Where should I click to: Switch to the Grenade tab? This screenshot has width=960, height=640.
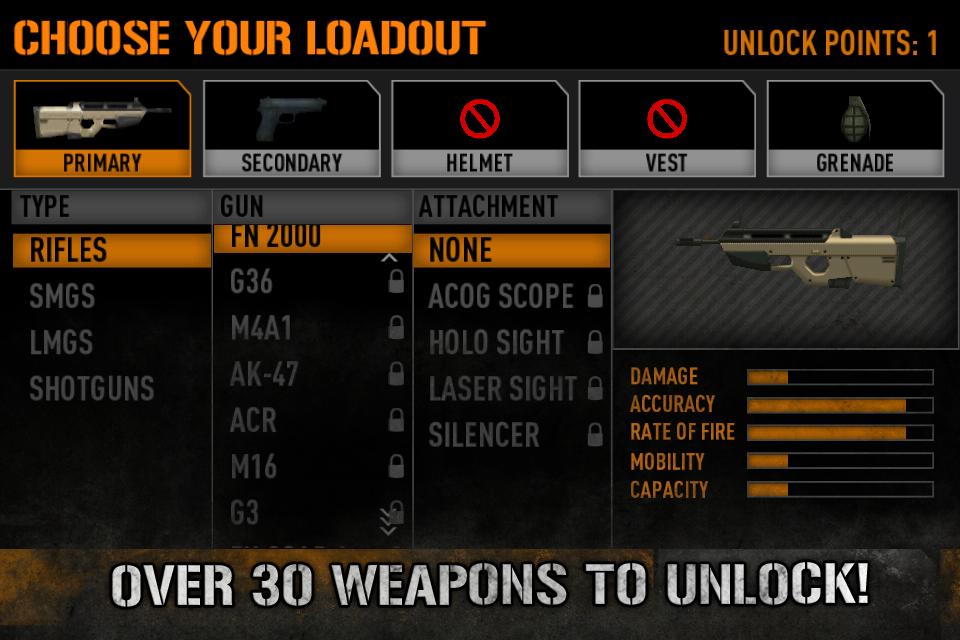[x=855, y=128]
